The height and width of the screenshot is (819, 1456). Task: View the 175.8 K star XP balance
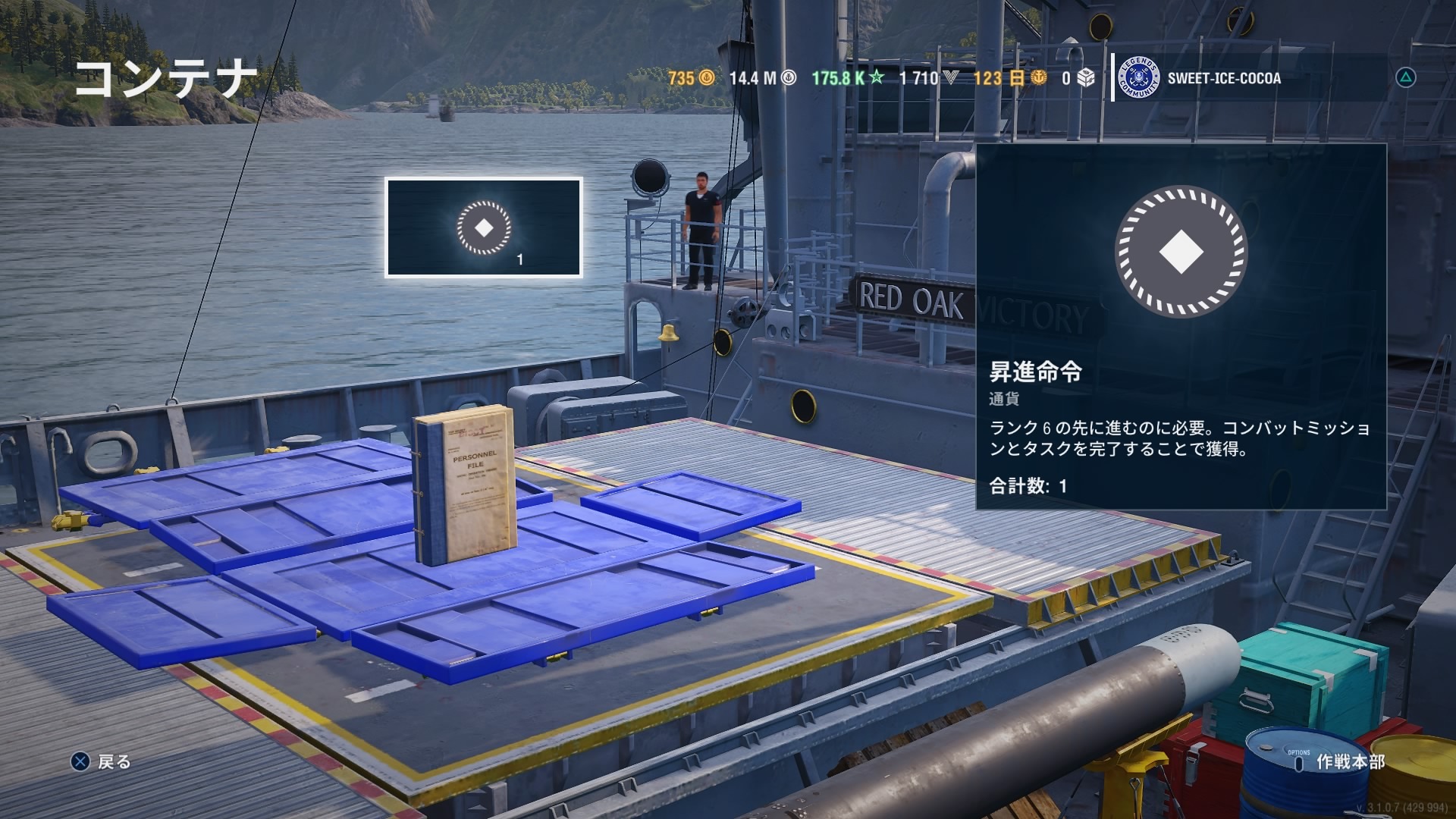[847, 78]
